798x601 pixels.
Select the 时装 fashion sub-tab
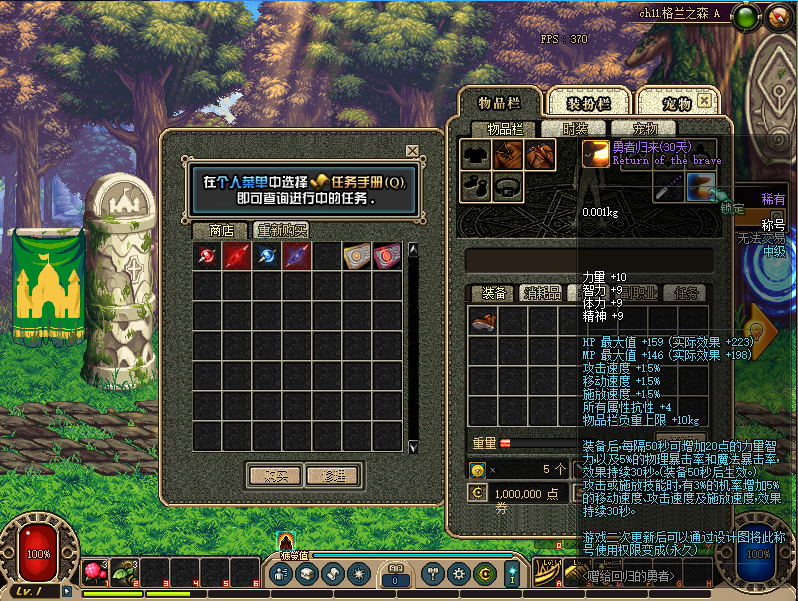pos(575,129)
